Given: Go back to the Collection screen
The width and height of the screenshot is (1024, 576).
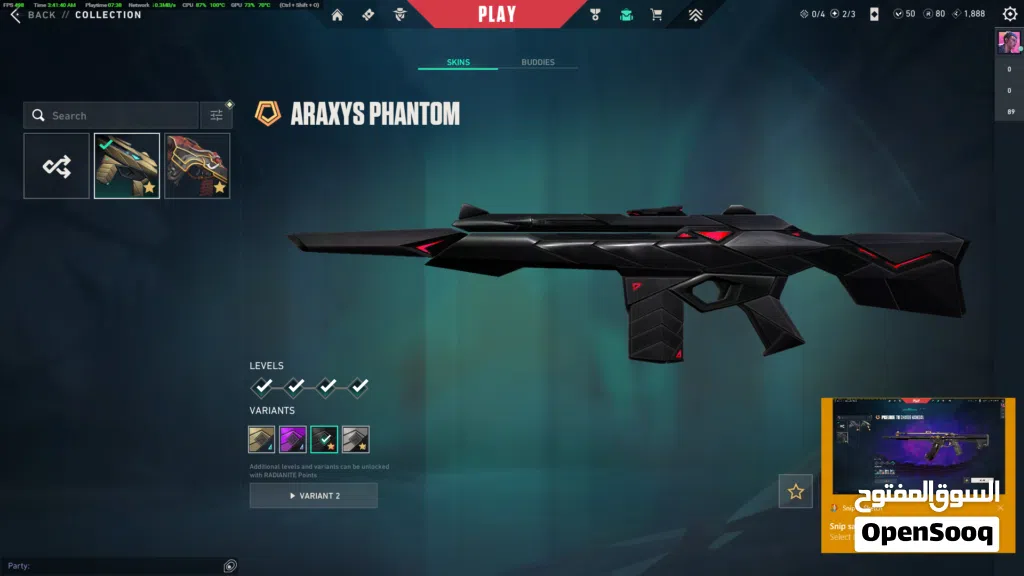Looking at the screenshot, I should [x=32, y=15].
